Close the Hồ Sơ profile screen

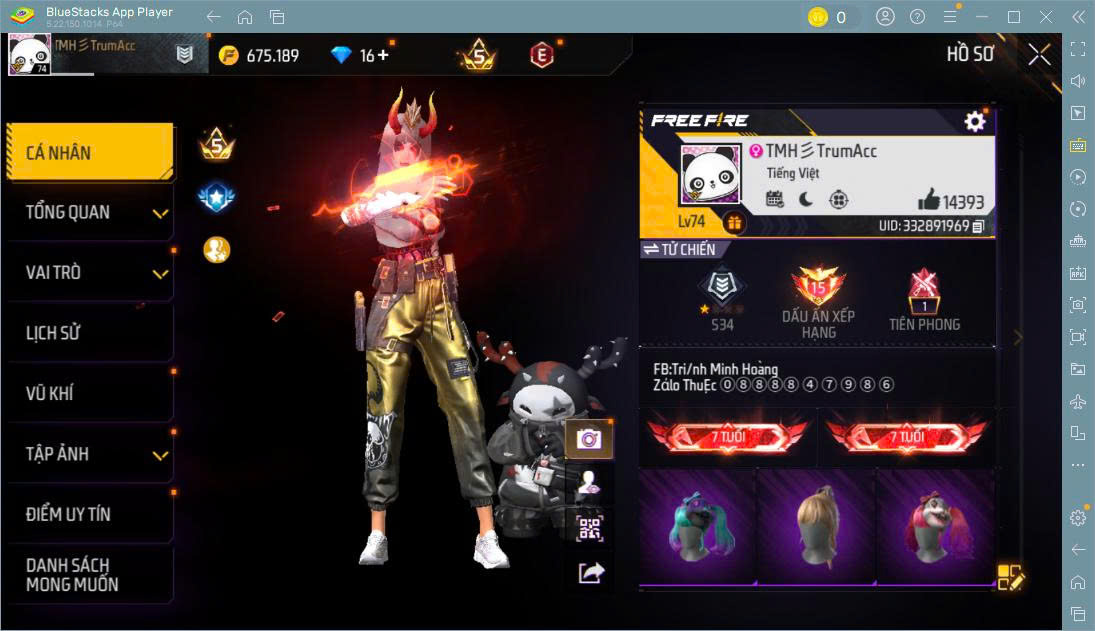[1039, 55]
